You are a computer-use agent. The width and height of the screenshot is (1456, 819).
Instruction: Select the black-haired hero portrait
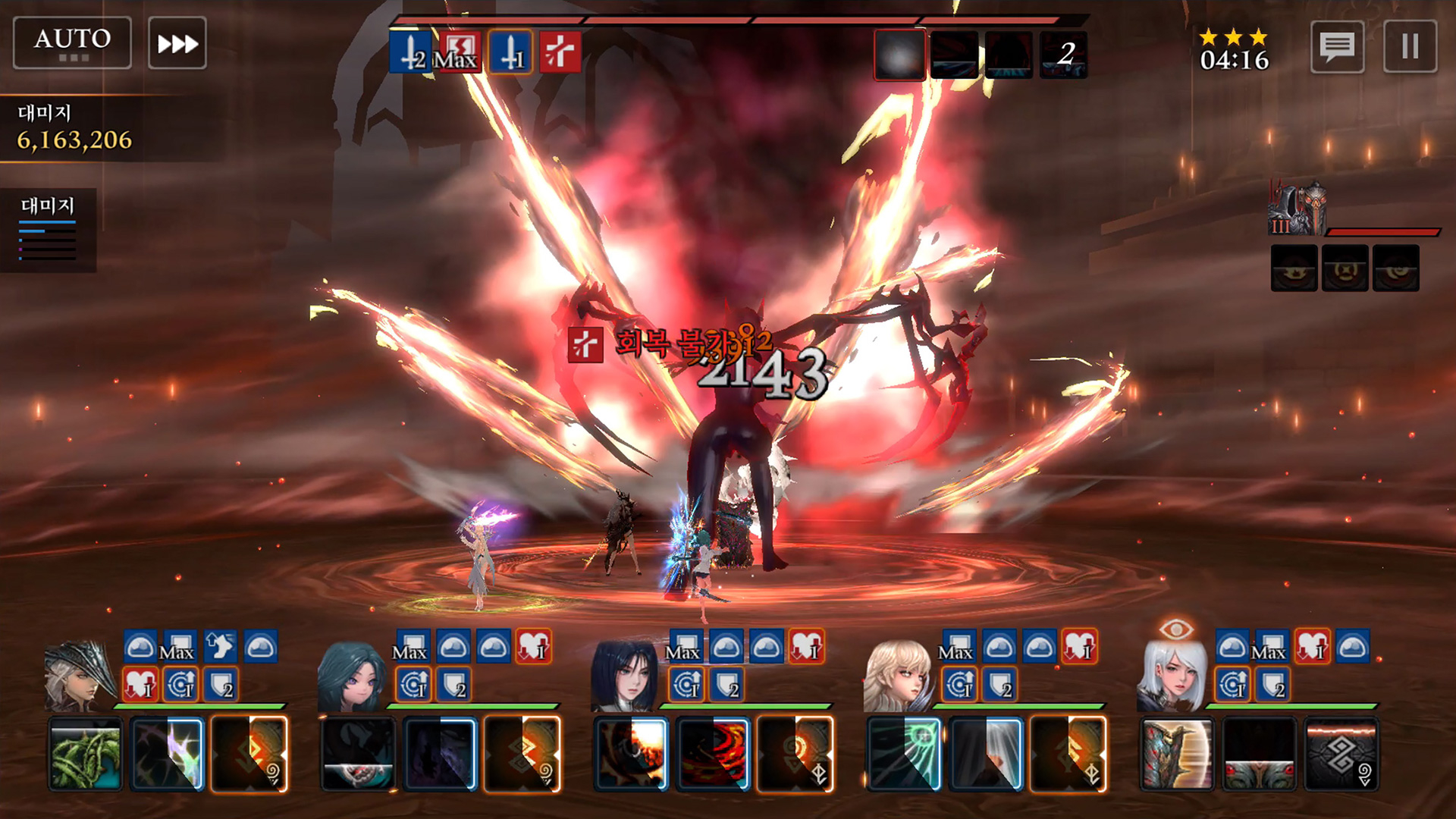624,676
